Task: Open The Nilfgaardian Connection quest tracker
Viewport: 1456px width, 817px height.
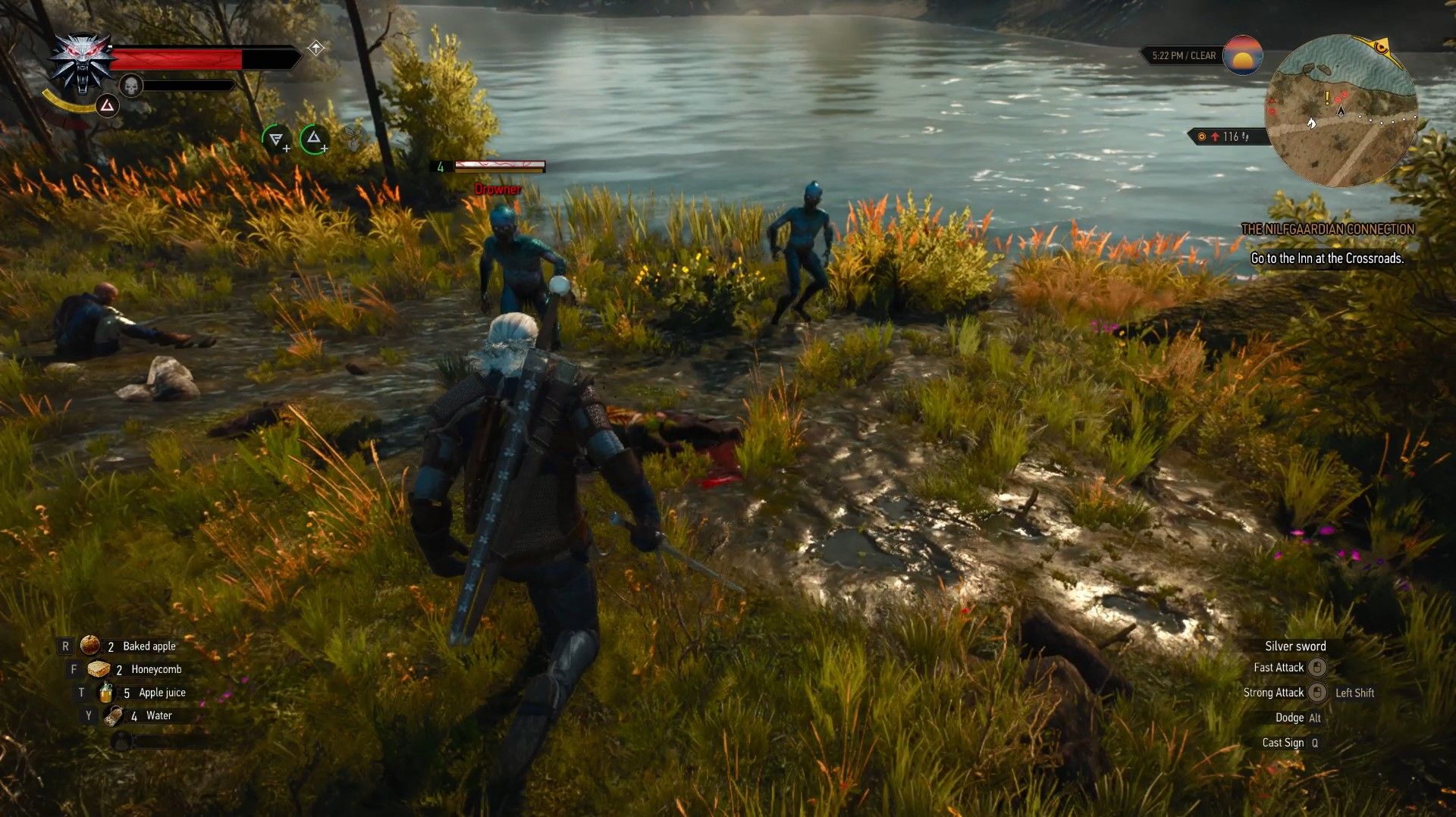Action: pyautogui.click(x=1327, y=229)
